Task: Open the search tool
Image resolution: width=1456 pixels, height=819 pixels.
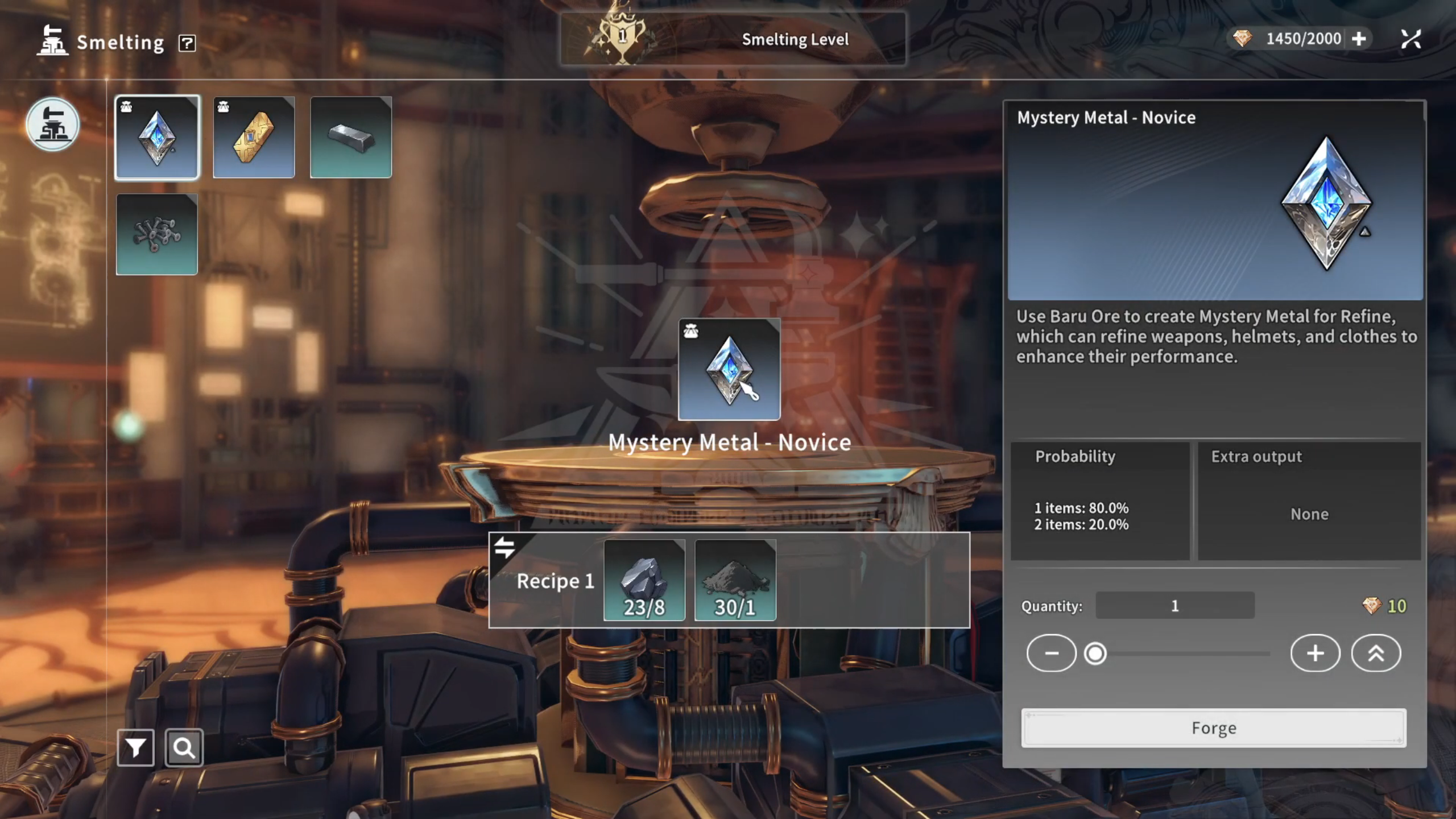Action: point(184,748)
